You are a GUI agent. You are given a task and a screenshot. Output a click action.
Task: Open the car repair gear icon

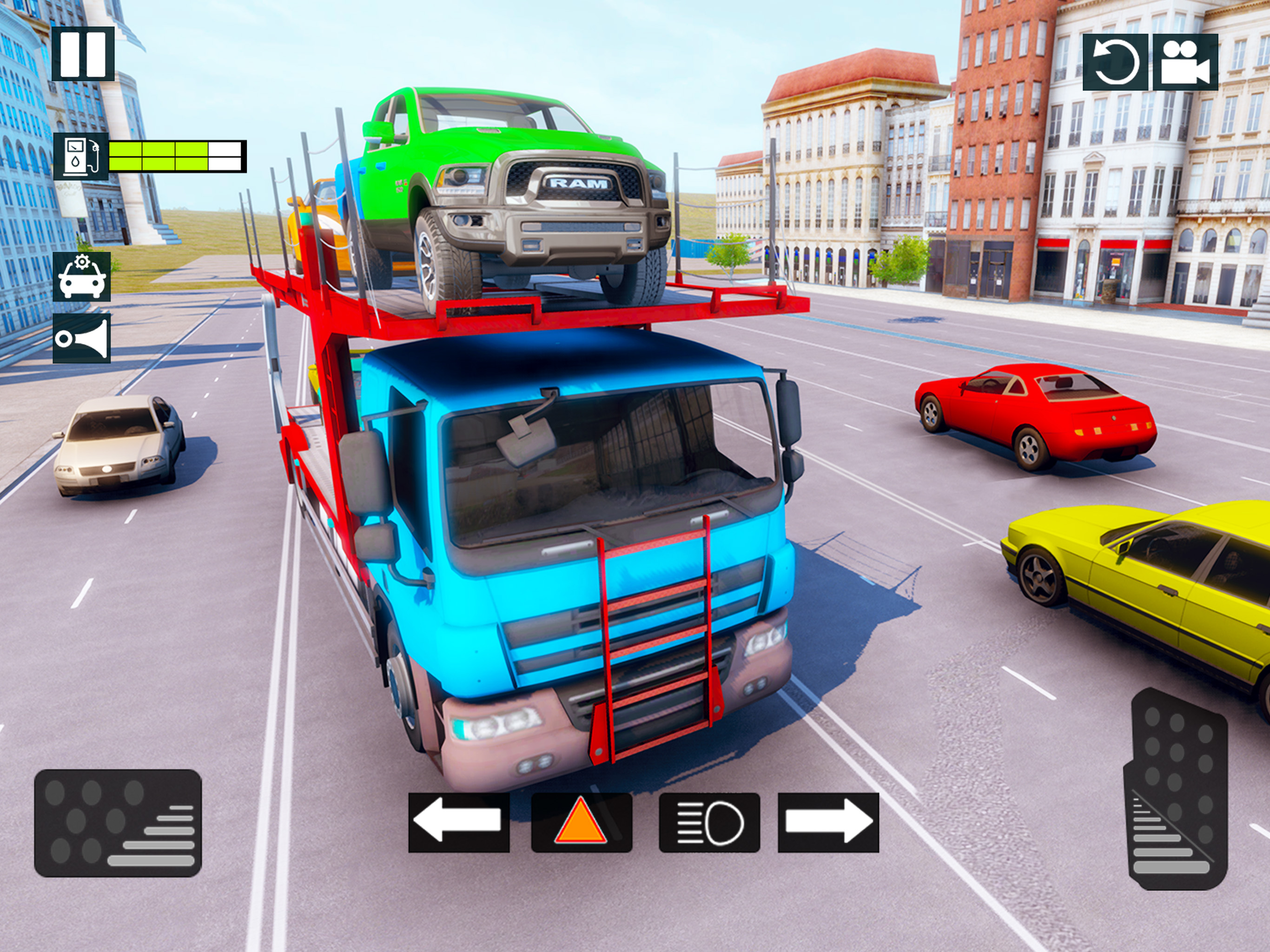pyautogui.click(x=81, y=276)
